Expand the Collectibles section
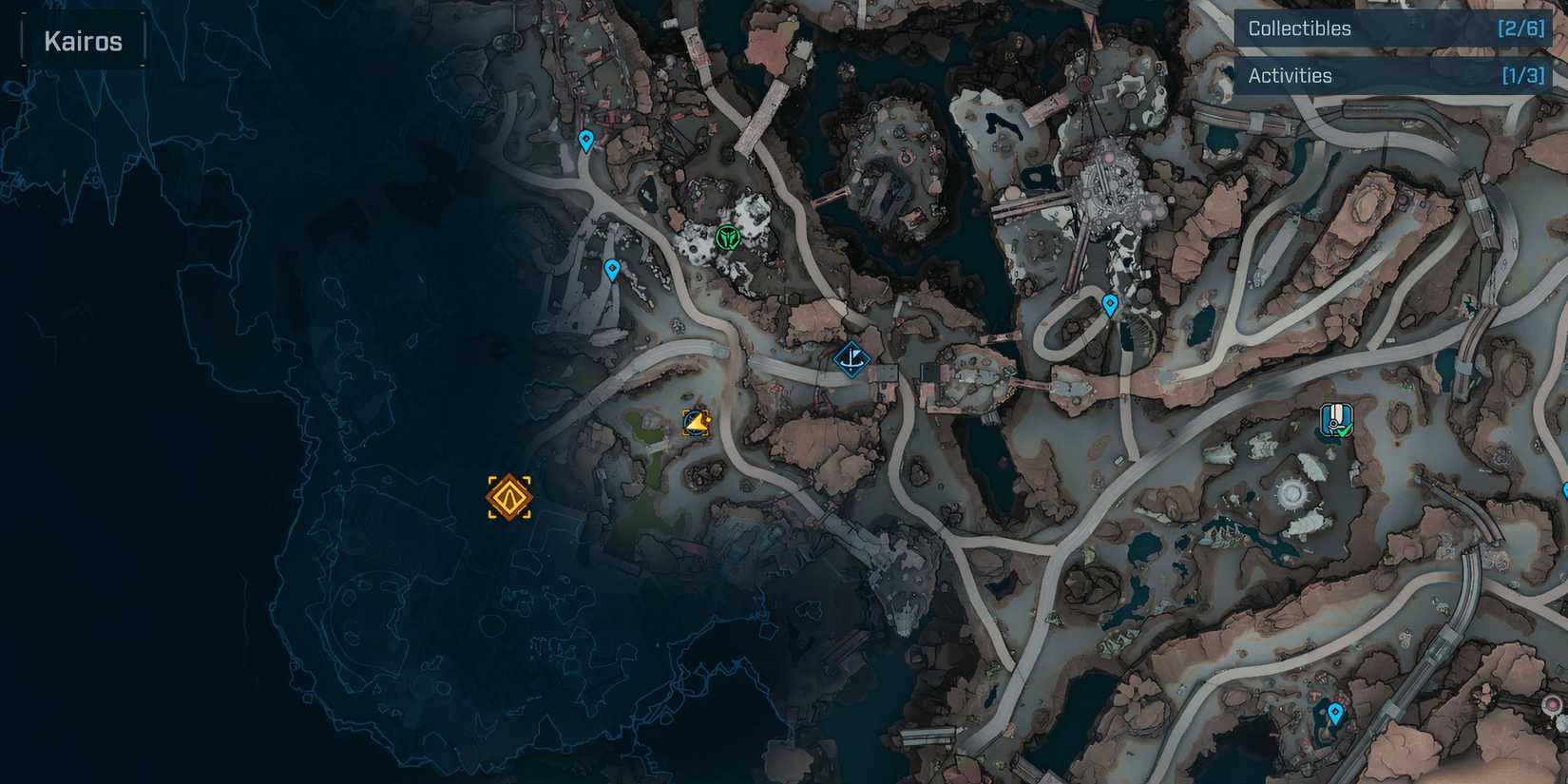The image size is (1568, 784). pyautogui.click(x=1300, y=28)
